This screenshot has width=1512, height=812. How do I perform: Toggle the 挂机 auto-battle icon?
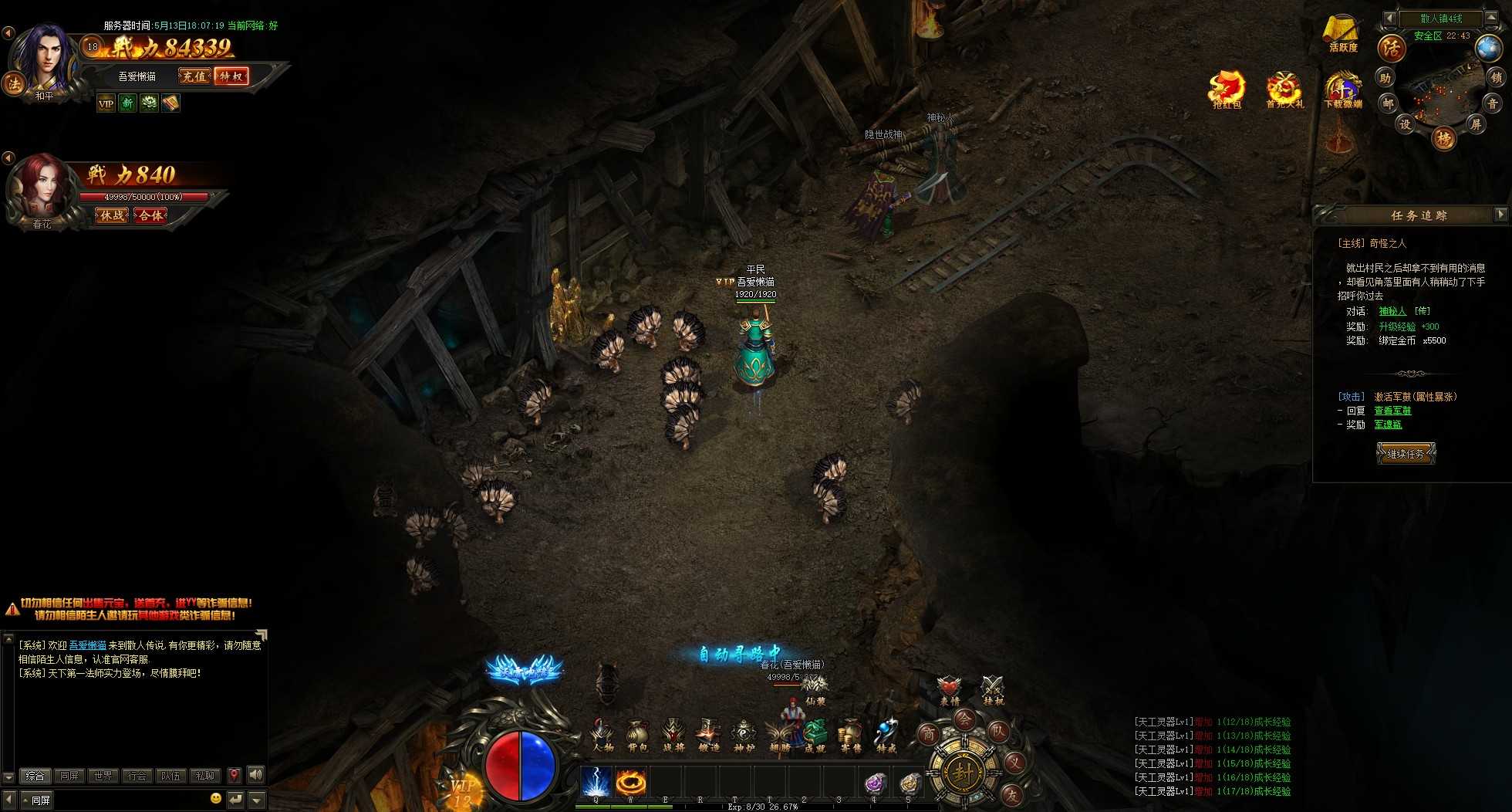coord(993,689)
